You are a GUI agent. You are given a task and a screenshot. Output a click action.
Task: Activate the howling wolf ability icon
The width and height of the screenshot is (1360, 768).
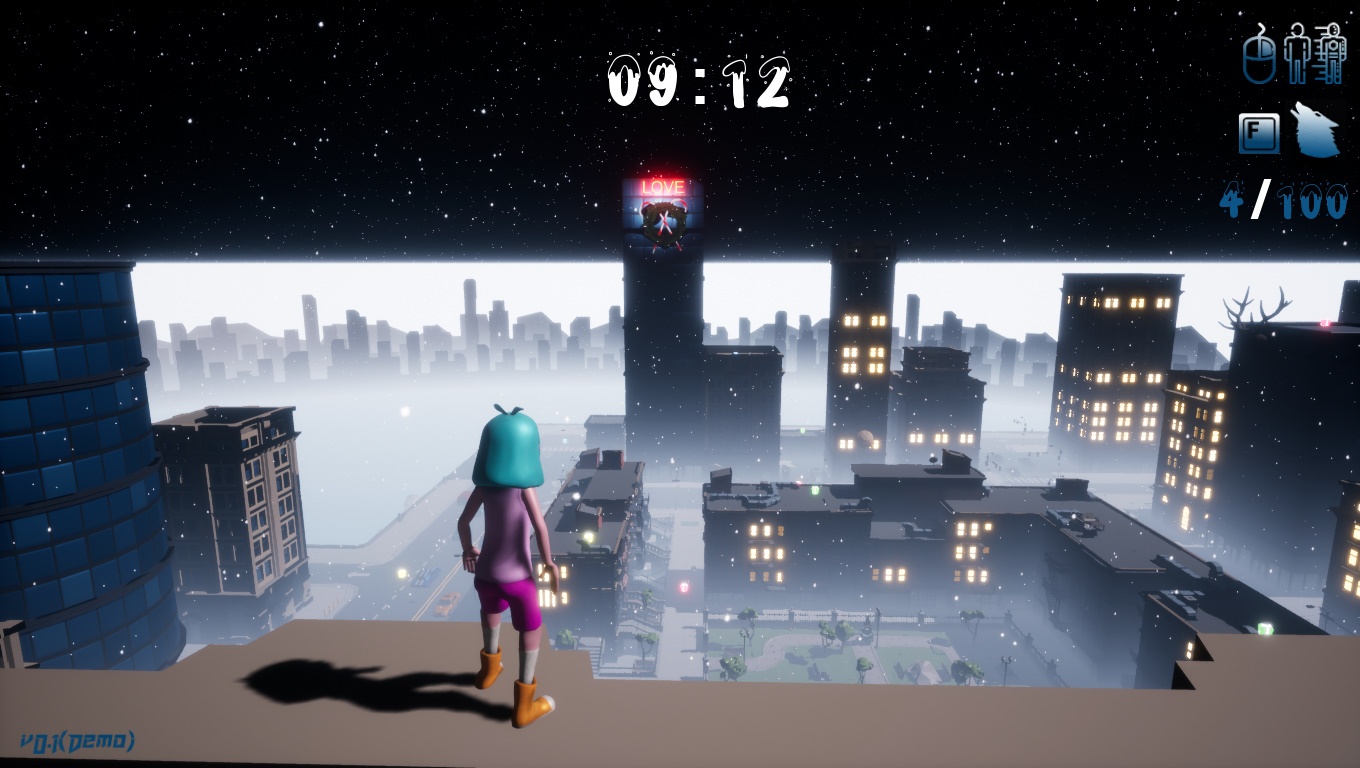[1315, 131]
